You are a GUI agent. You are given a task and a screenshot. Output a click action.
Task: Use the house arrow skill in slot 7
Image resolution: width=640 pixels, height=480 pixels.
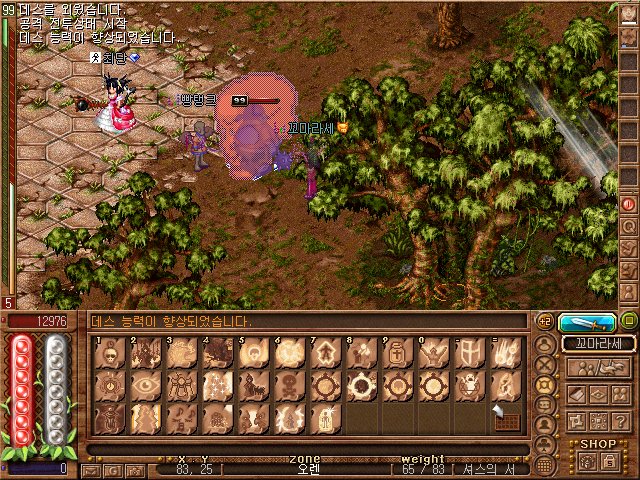coord(322,352)
